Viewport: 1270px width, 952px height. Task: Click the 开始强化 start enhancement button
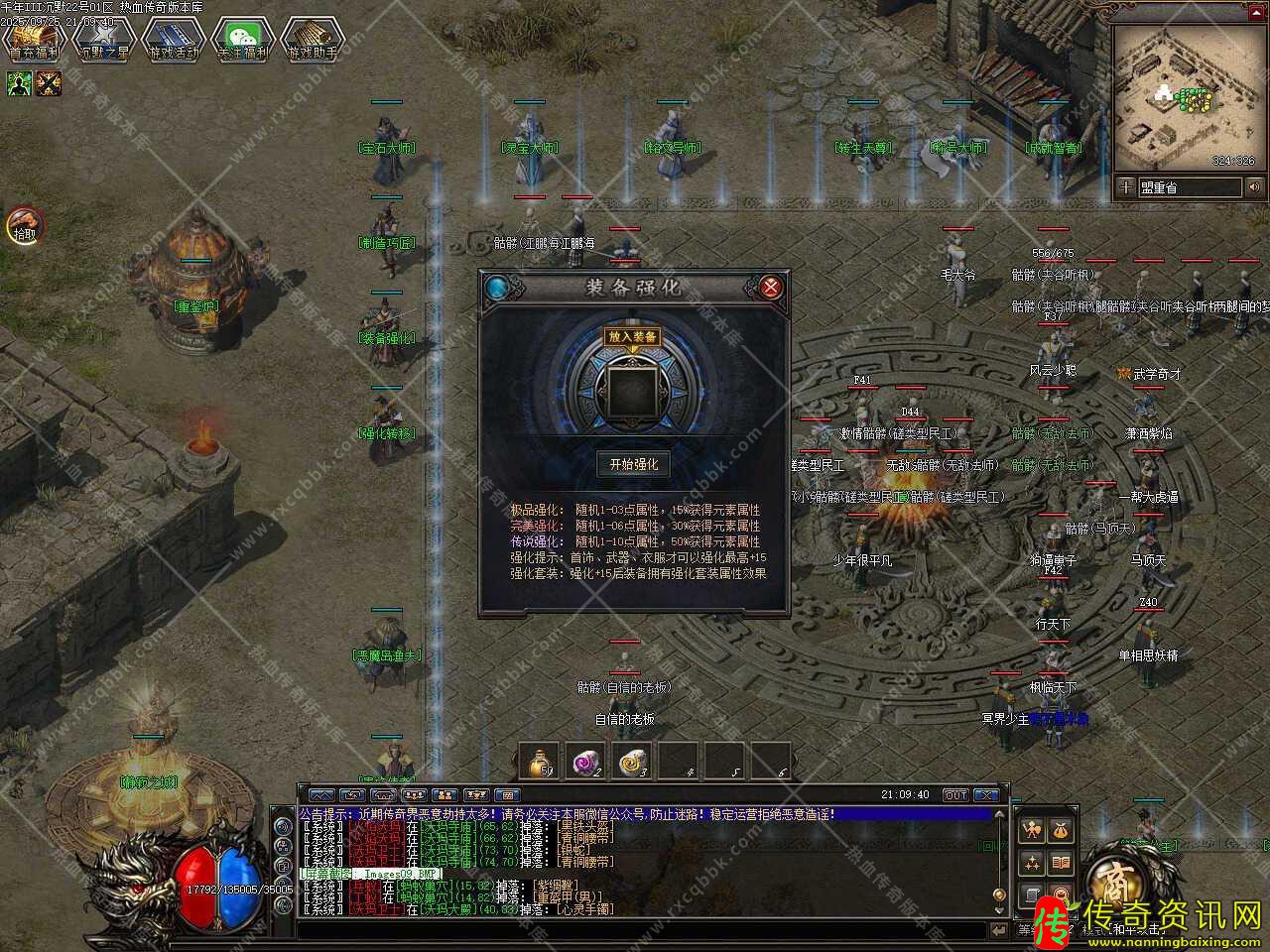(x=633, y=464)
